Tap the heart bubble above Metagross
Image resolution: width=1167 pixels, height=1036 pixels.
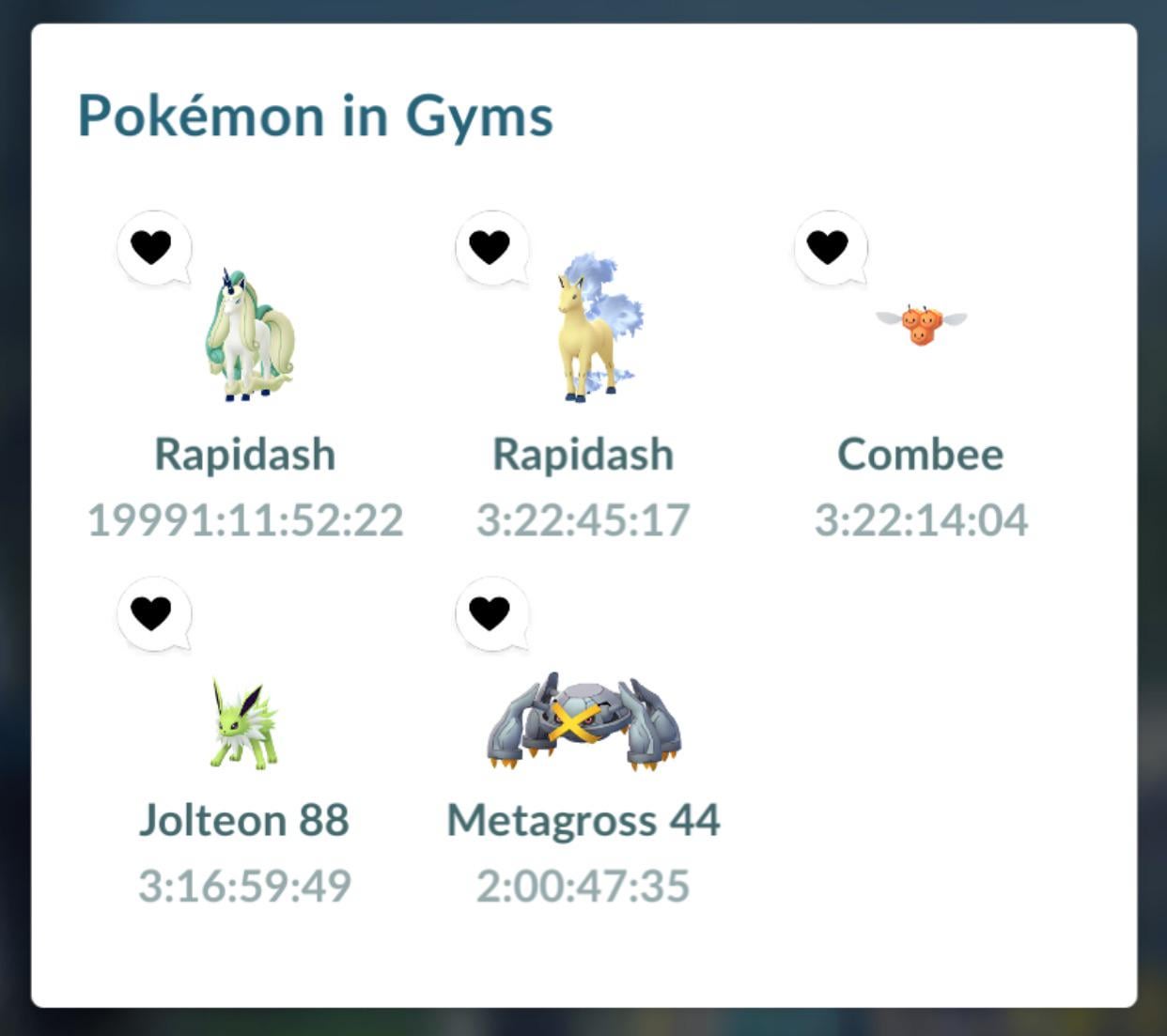point(490,613)
